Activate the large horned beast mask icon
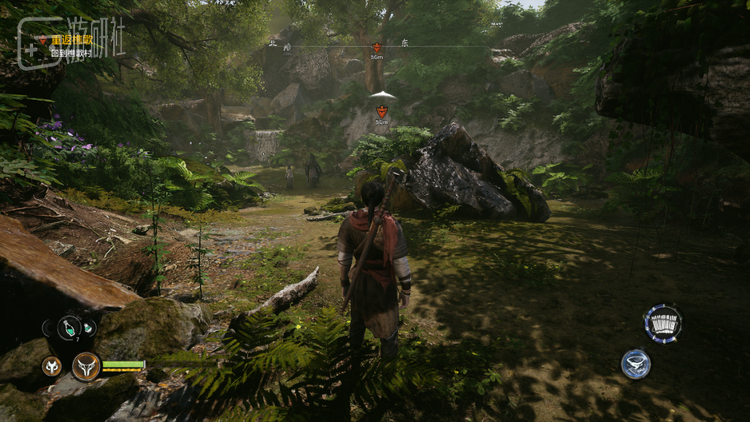 coord(86,366)
